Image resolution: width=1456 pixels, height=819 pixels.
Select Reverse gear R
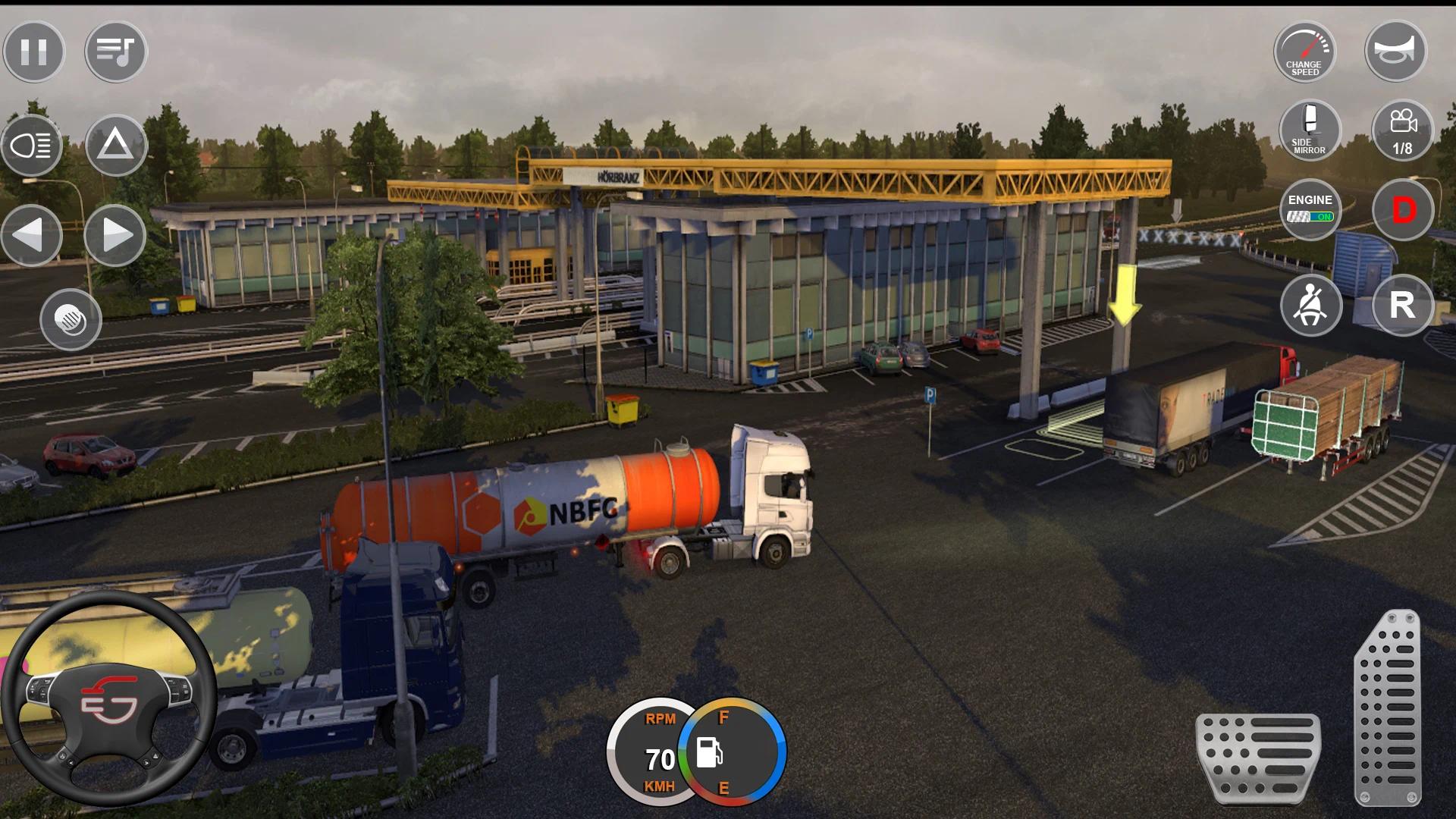tap(1402, 306)
